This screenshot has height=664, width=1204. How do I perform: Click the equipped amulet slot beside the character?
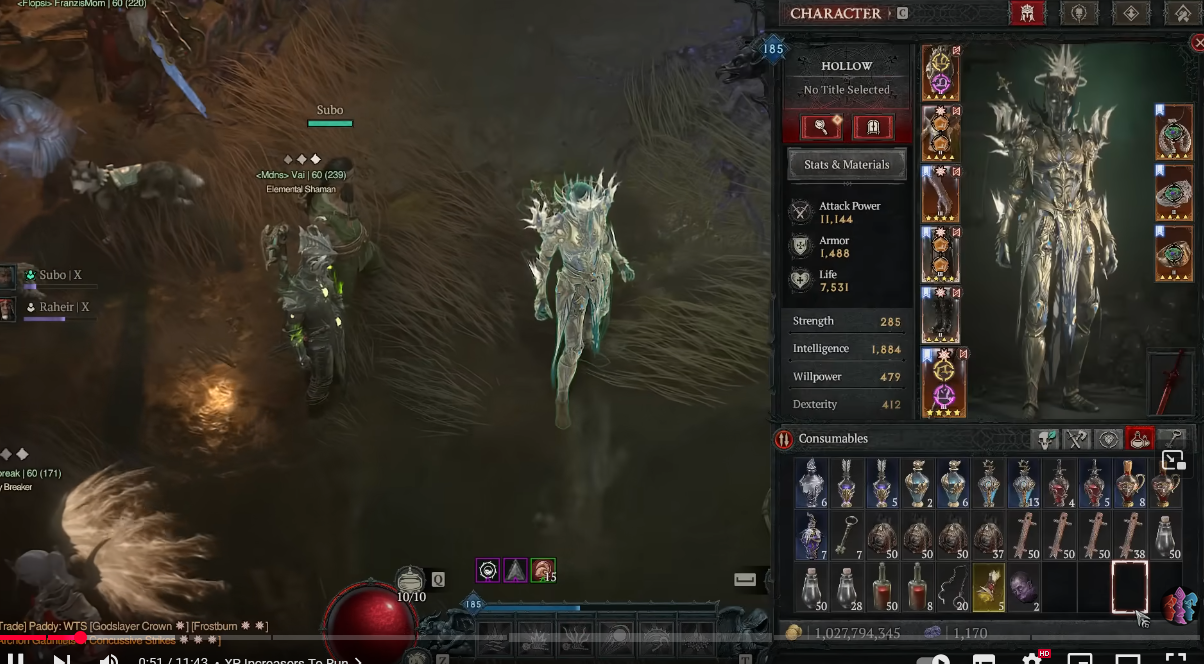(1174, 132)
